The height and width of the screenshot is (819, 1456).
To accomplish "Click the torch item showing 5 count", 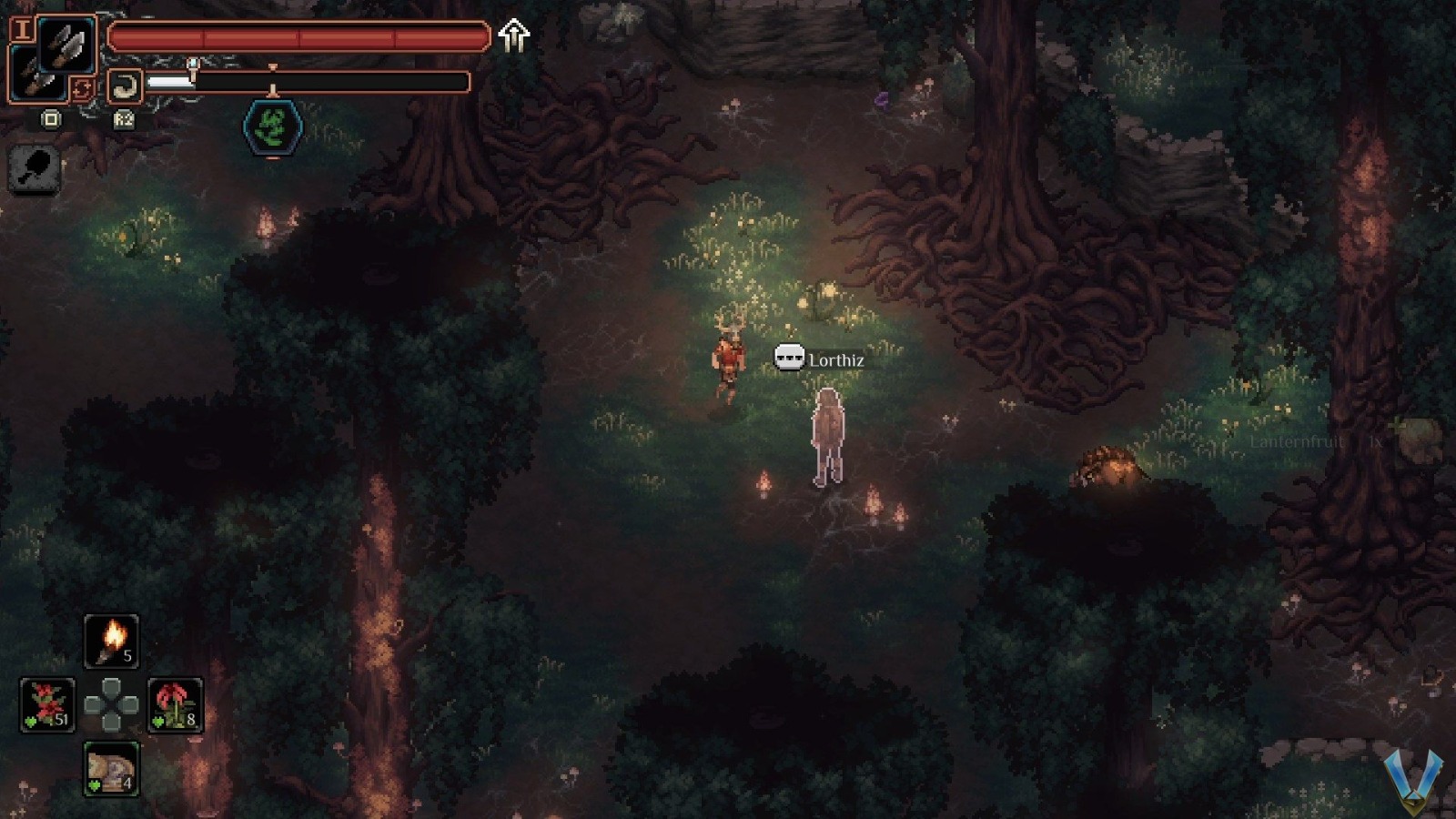I will coord(111,642).
